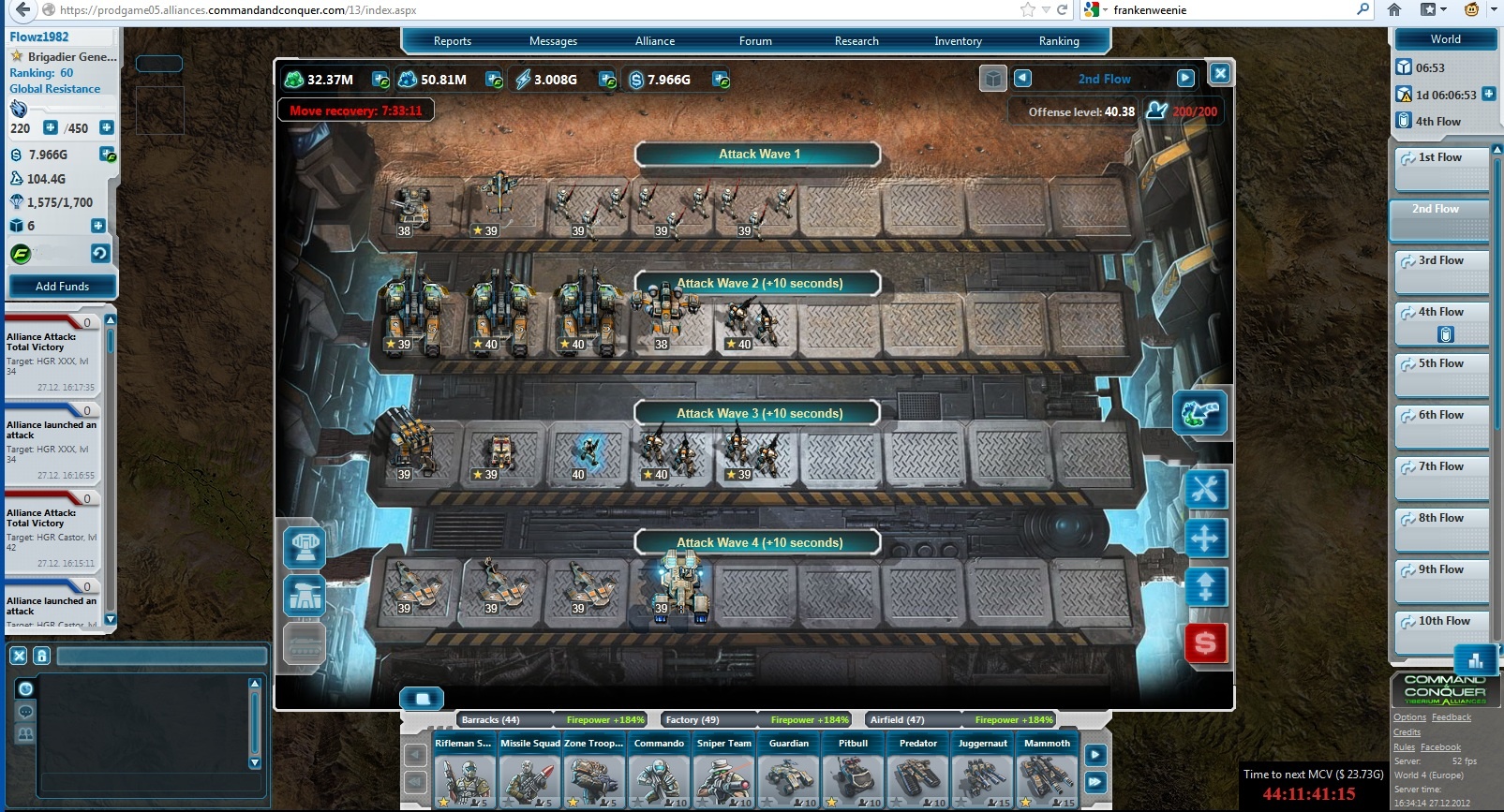
Task: Close the army setup window
Action: pyautogui.click(x=1219, y=74)
